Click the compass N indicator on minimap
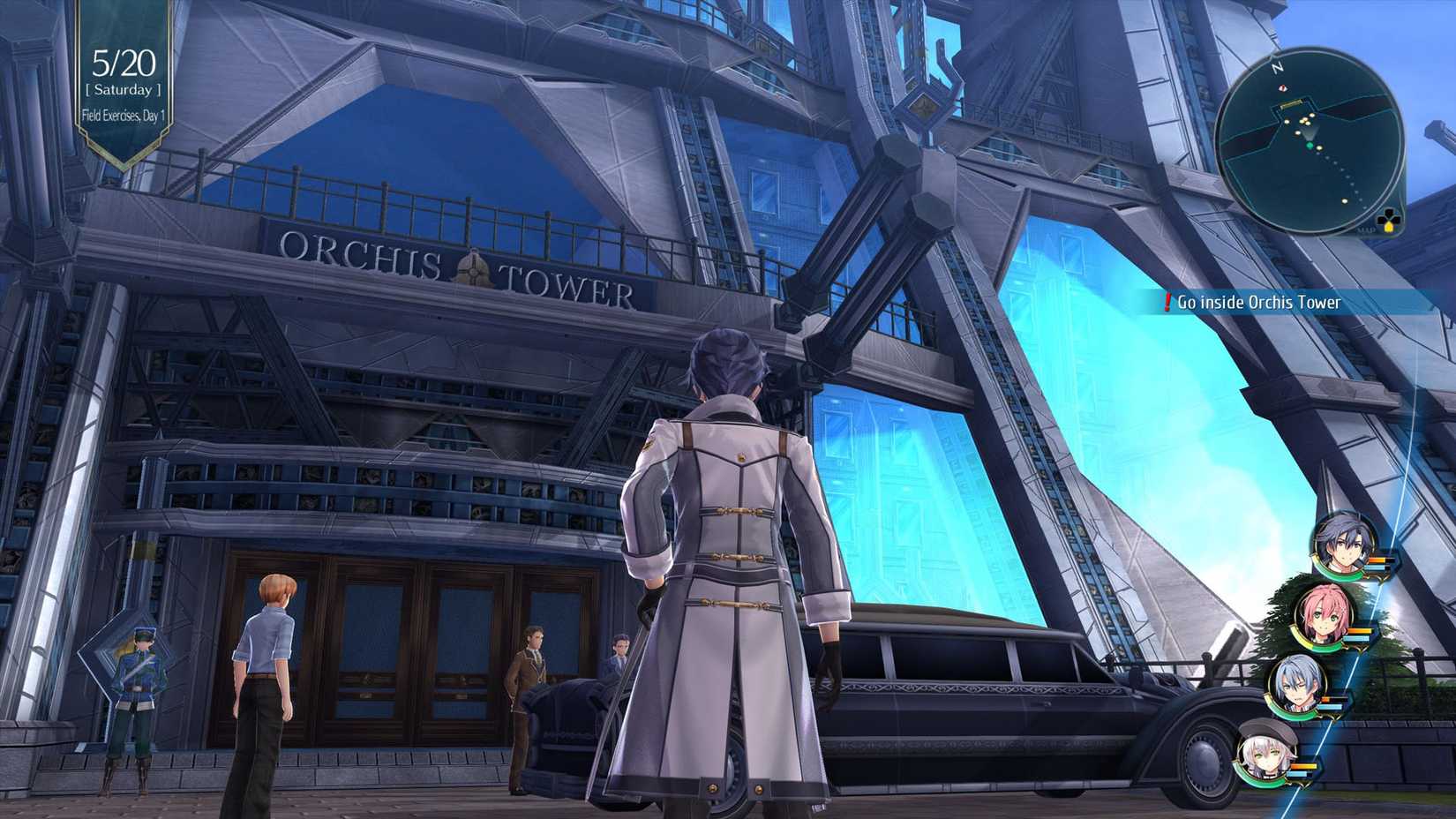The width and height of the screenshot is (1456, 819). tap(1278, 67)
